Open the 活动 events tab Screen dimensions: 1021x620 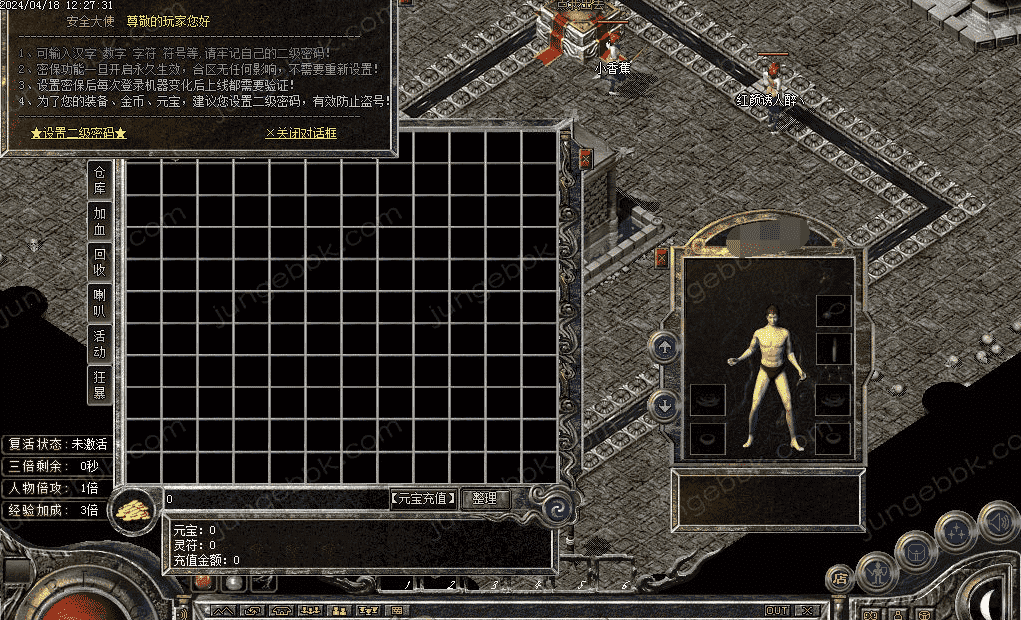pos(100,343)
